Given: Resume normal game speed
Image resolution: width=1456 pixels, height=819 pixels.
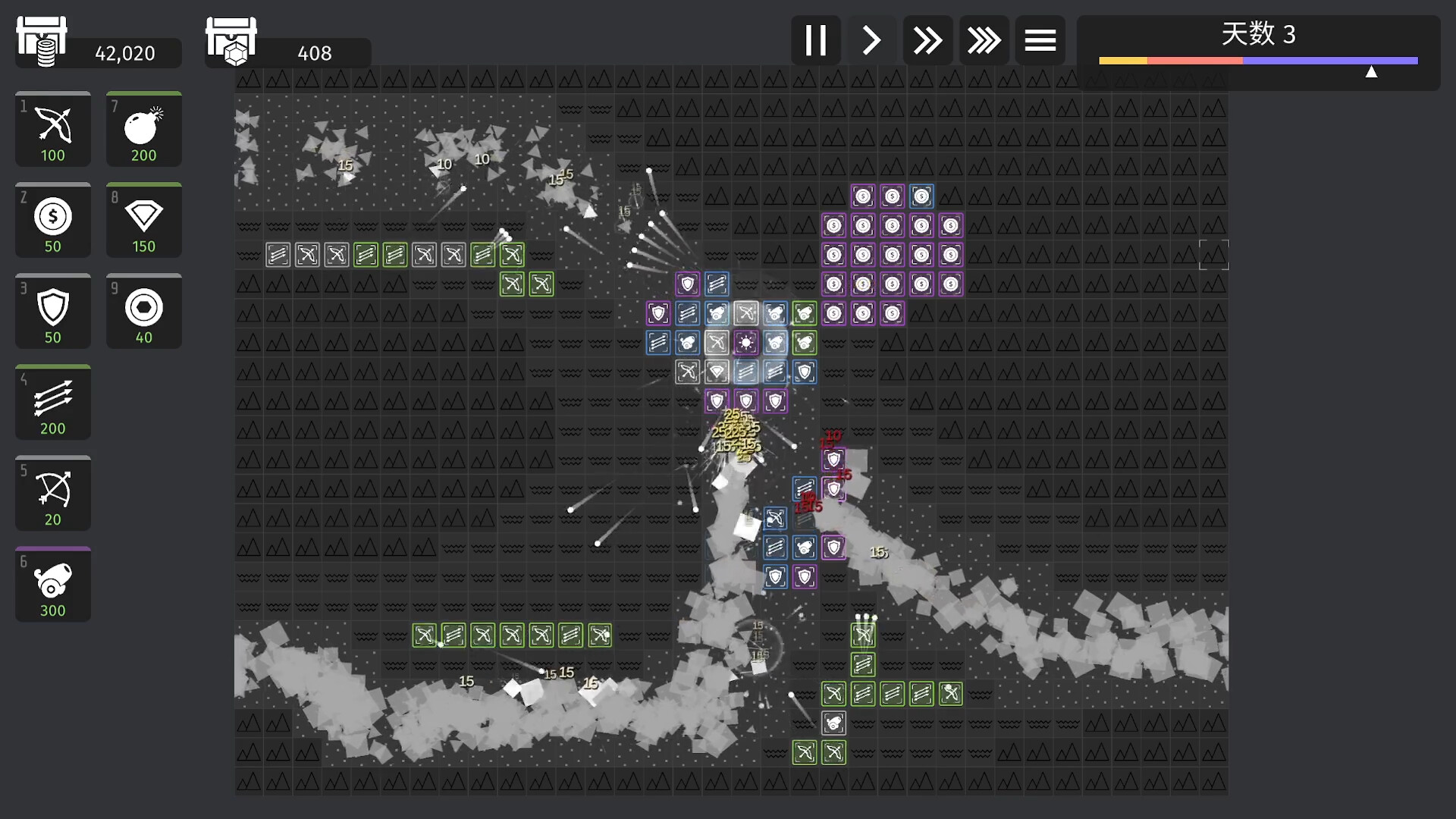Looking at the screenshot, I should coord(871,40).
